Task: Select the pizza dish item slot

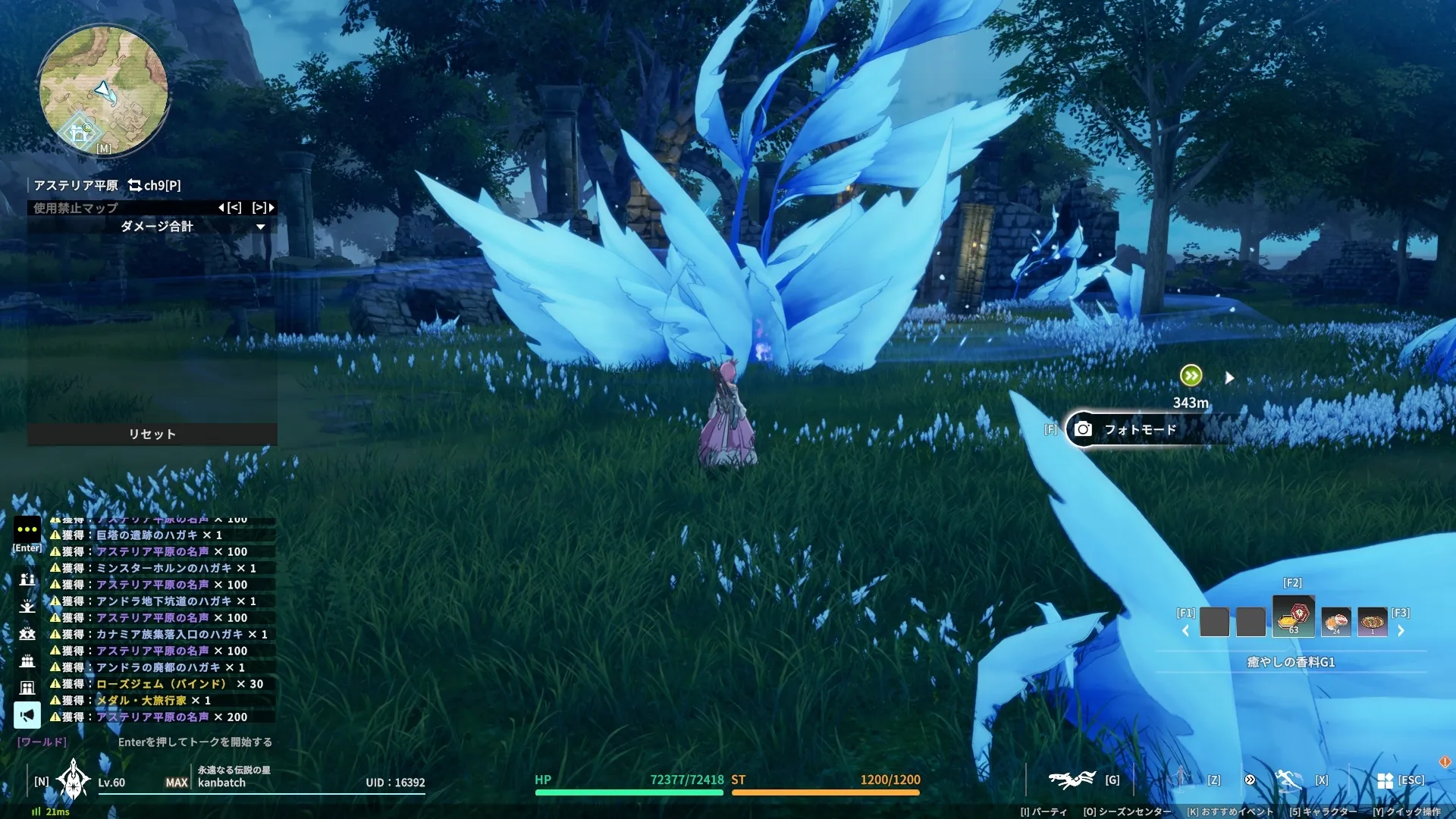Action: 1372,622
